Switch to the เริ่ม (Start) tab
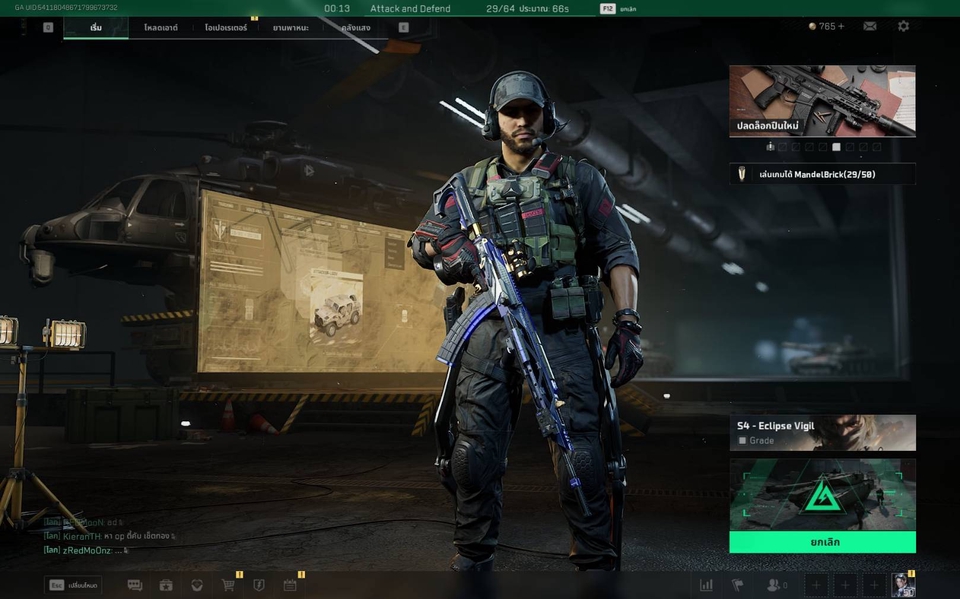The image size is (960, 599). pyautogui.click(x=96, y=28)
